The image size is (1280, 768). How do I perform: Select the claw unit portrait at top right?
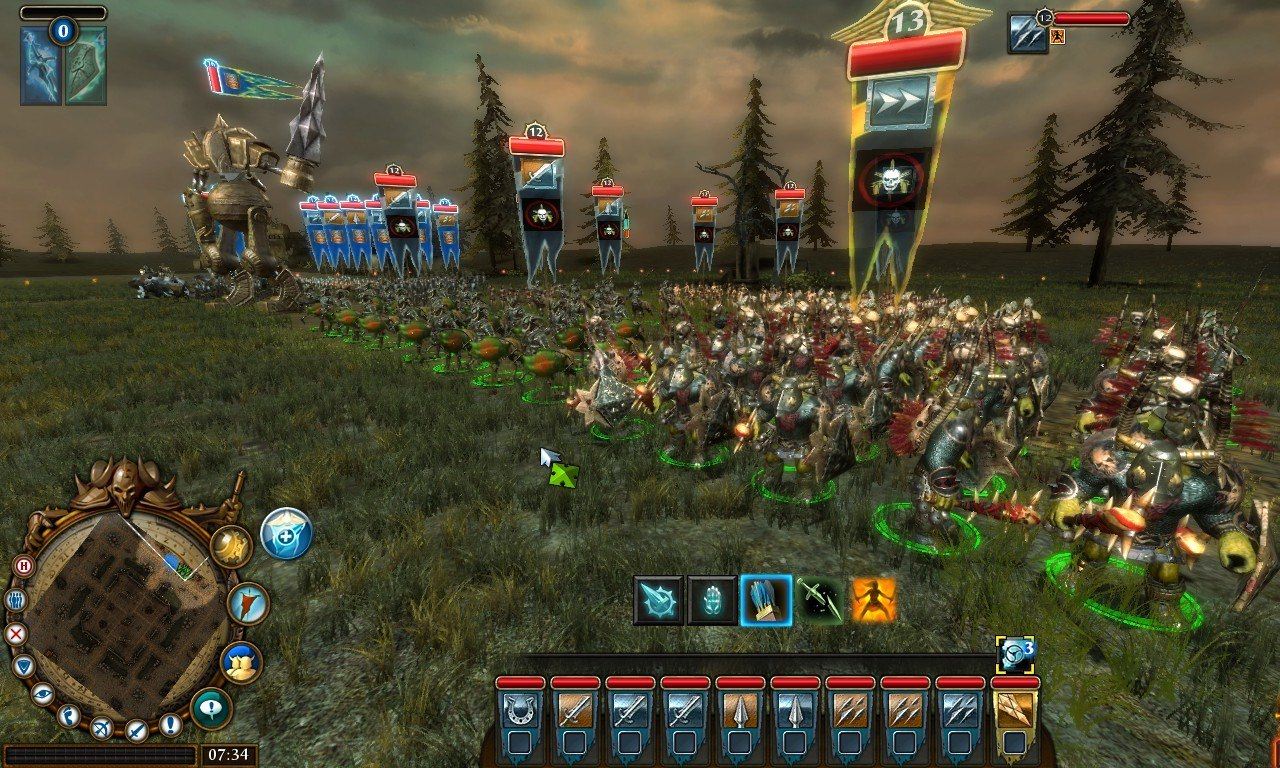[x=1027, y=33]
